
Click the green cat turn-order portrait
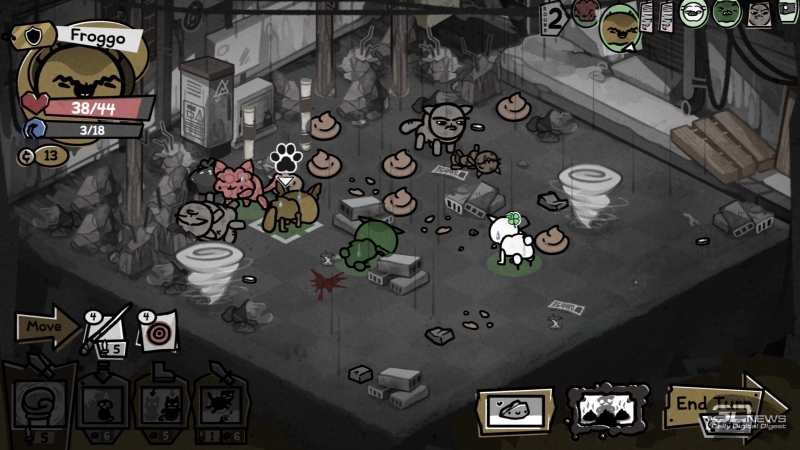tap(727, 13)
